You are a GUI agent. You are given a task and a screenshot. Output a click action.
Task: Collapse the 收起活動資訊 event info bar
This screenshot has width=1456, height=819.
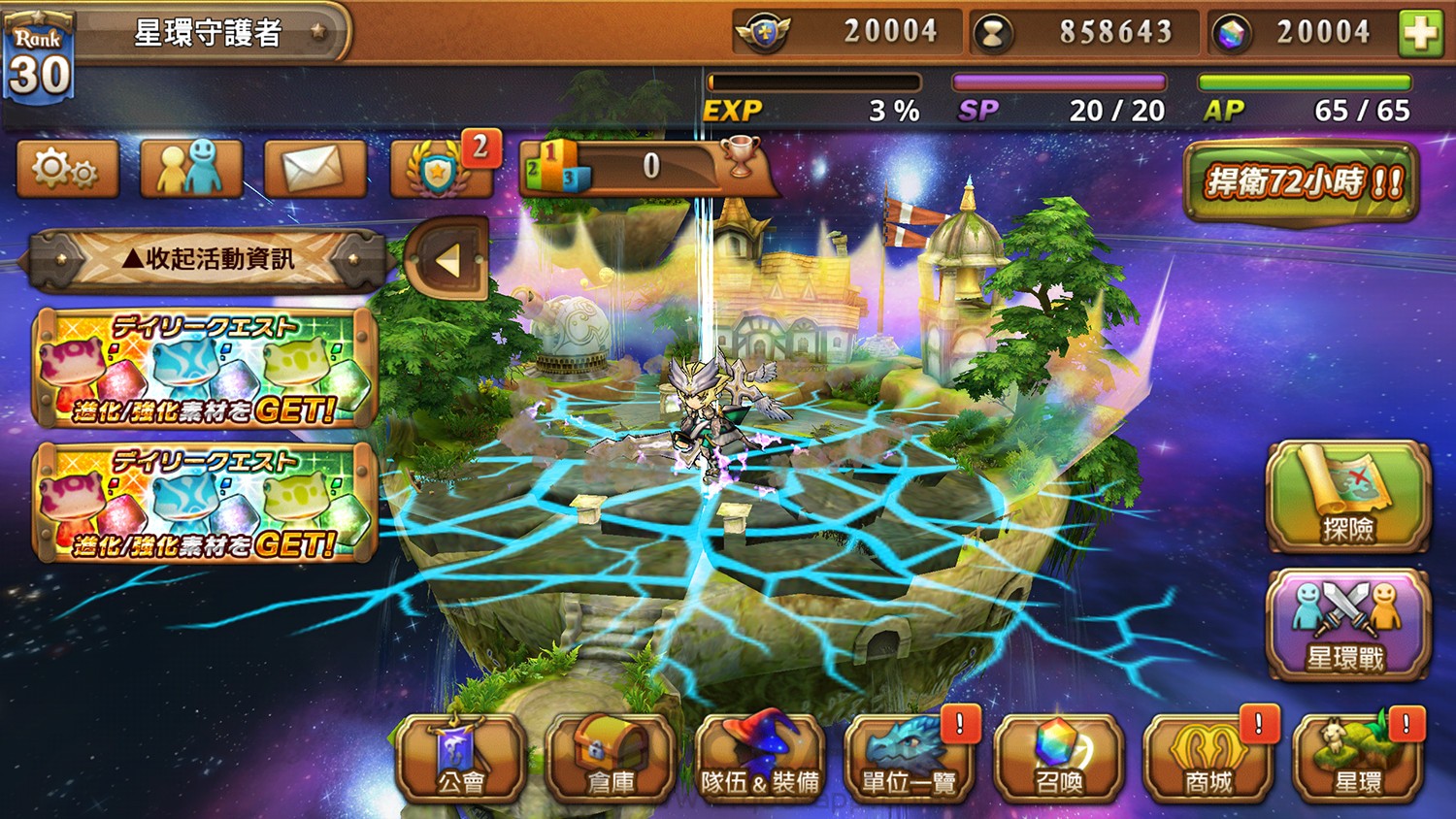208,260
